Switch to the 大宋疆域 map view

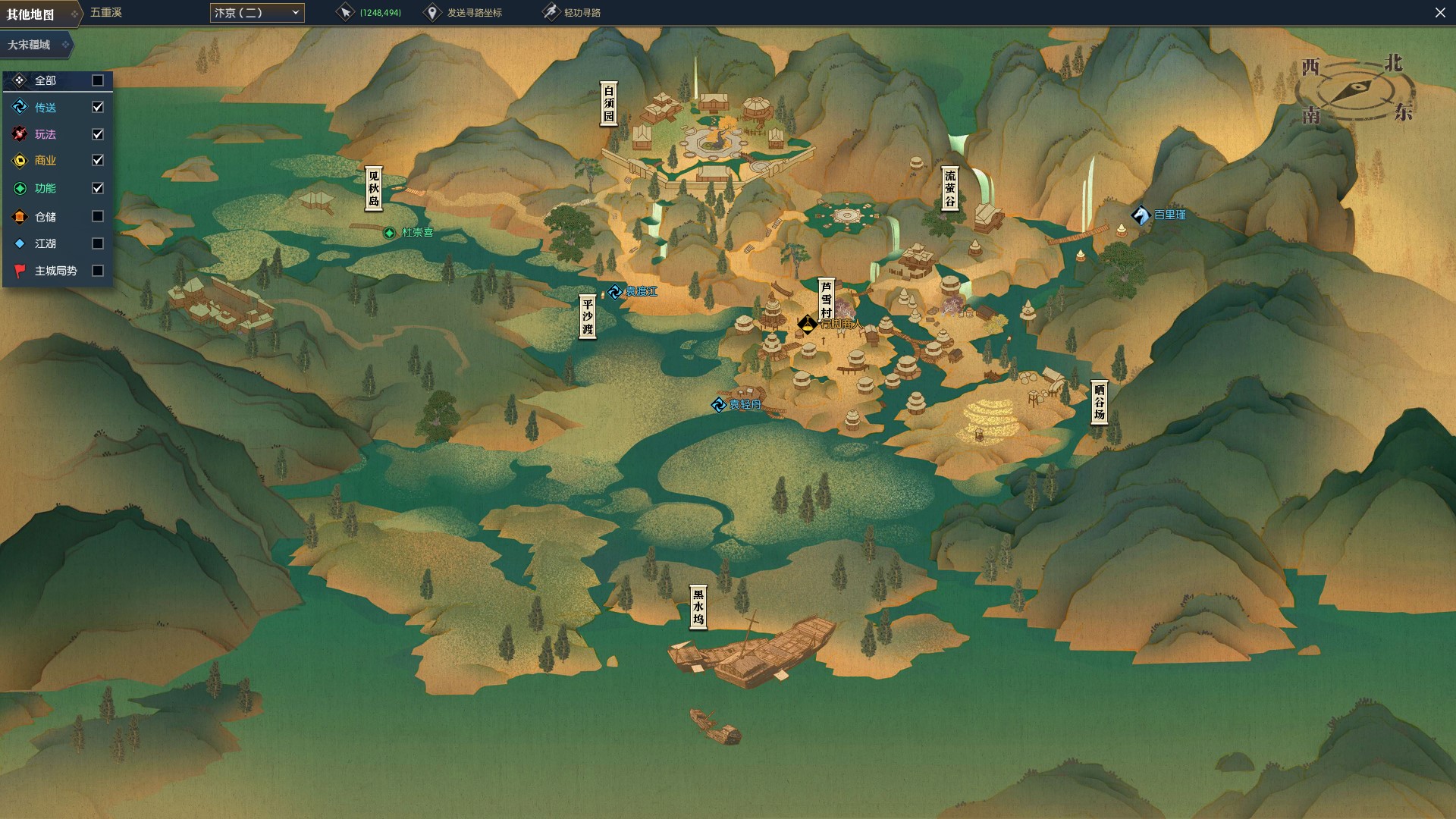click(36, 45)
